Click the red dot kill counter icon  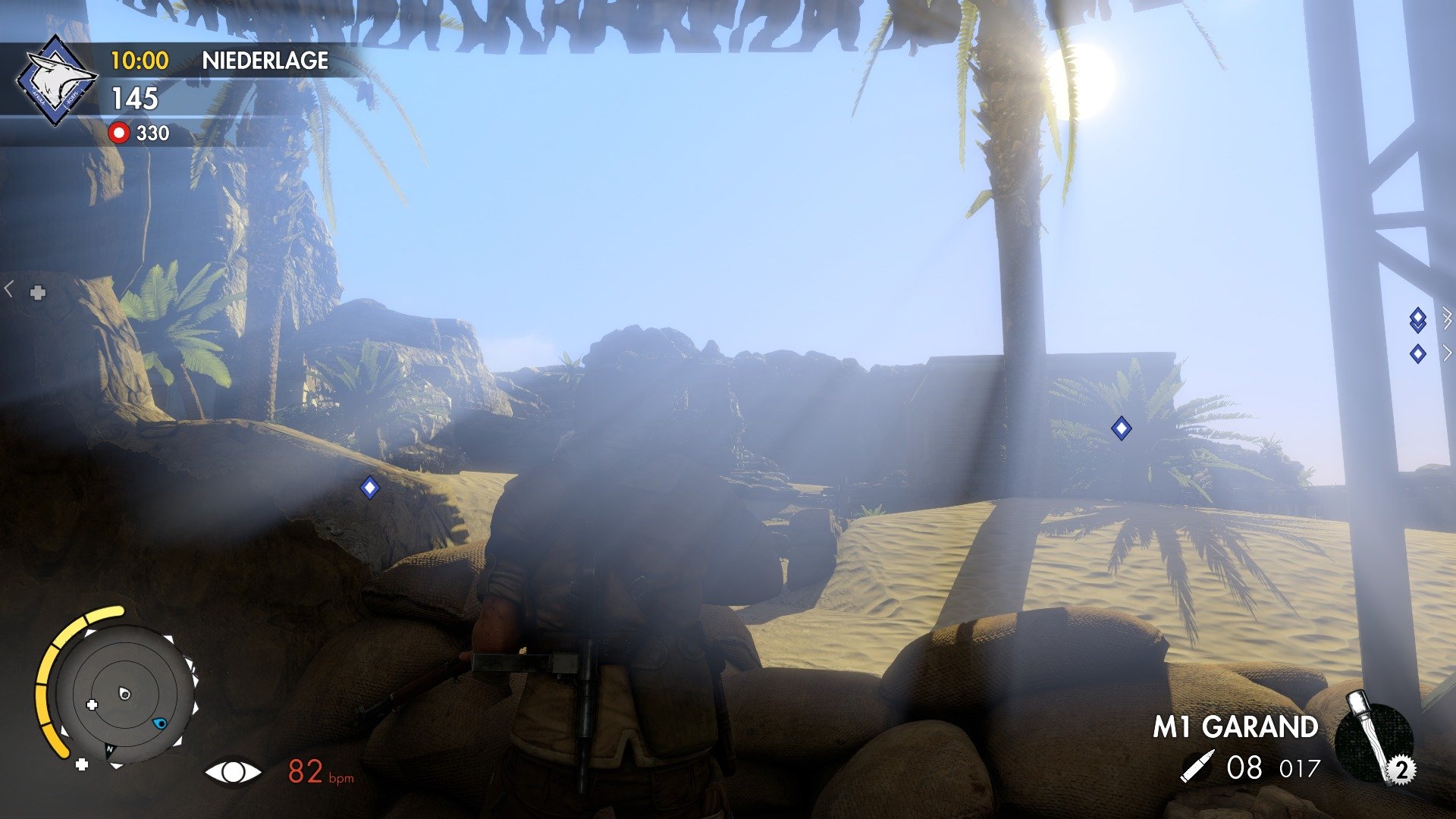120,133
